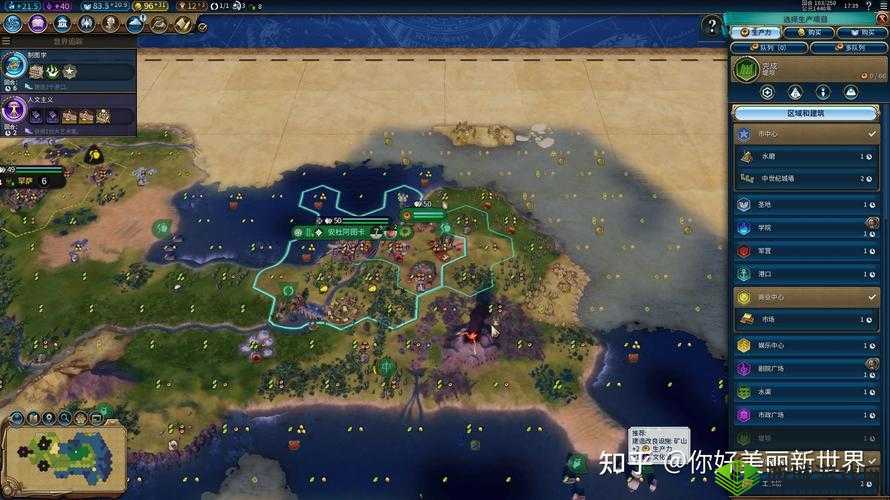890x500 pixels.
Task: Open the technology tree button
Action: coord(15,23)
